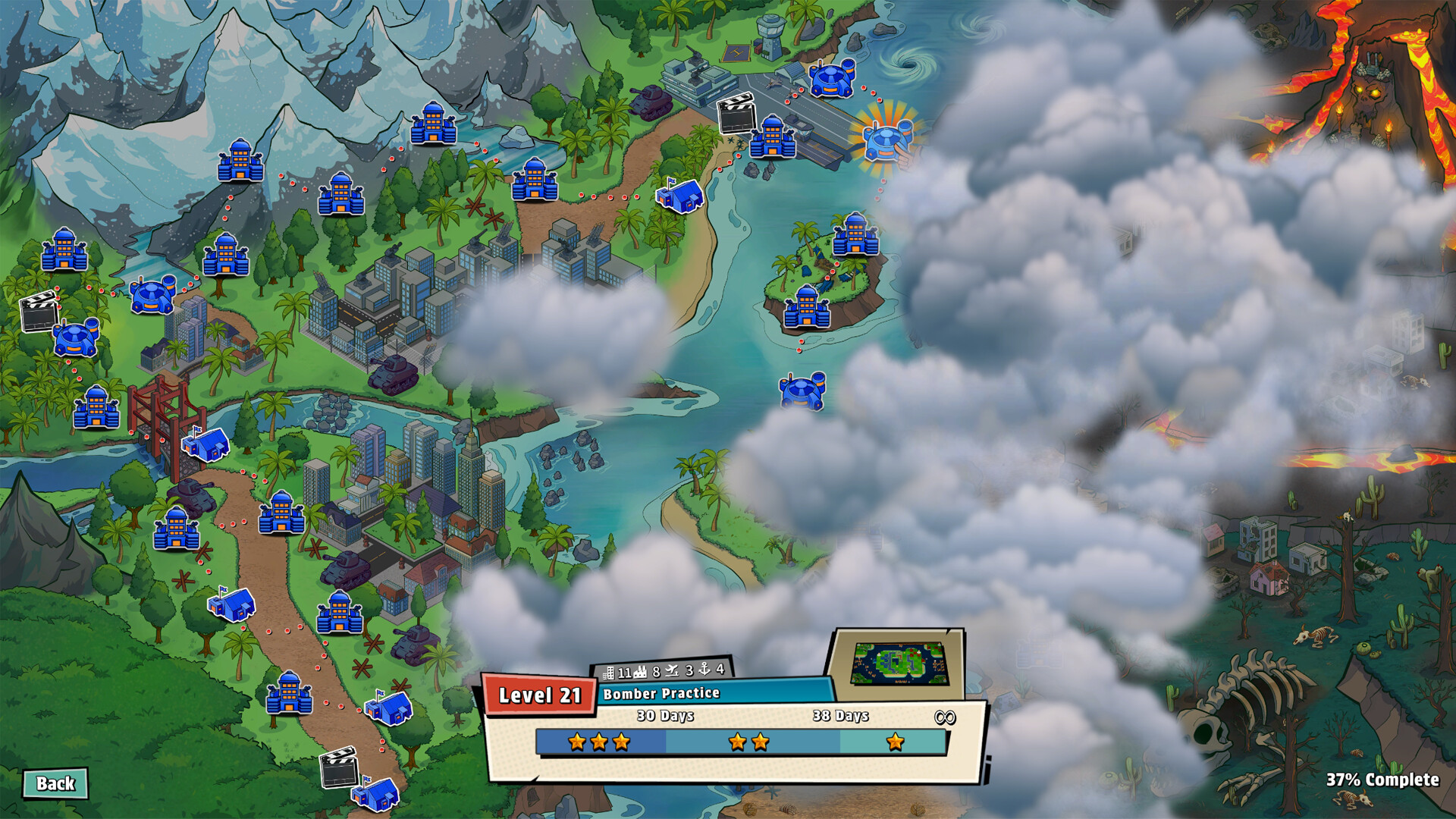The image size is (1456, 819).
Task: Choose the blue tent level beside the red bridge
Action: (x=206, y=444)
